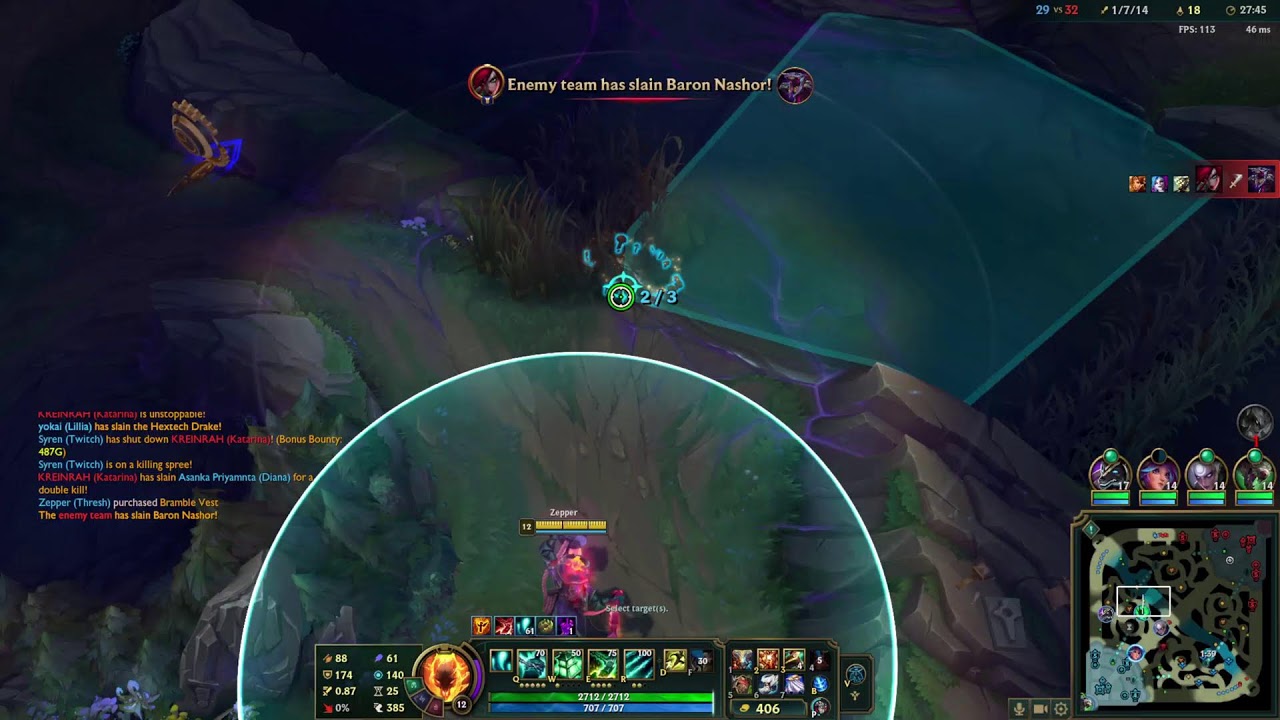Start recall with the blue B icon
Image resolution: width=1280 pixels, height=720 pixels.
coord(820,685)
